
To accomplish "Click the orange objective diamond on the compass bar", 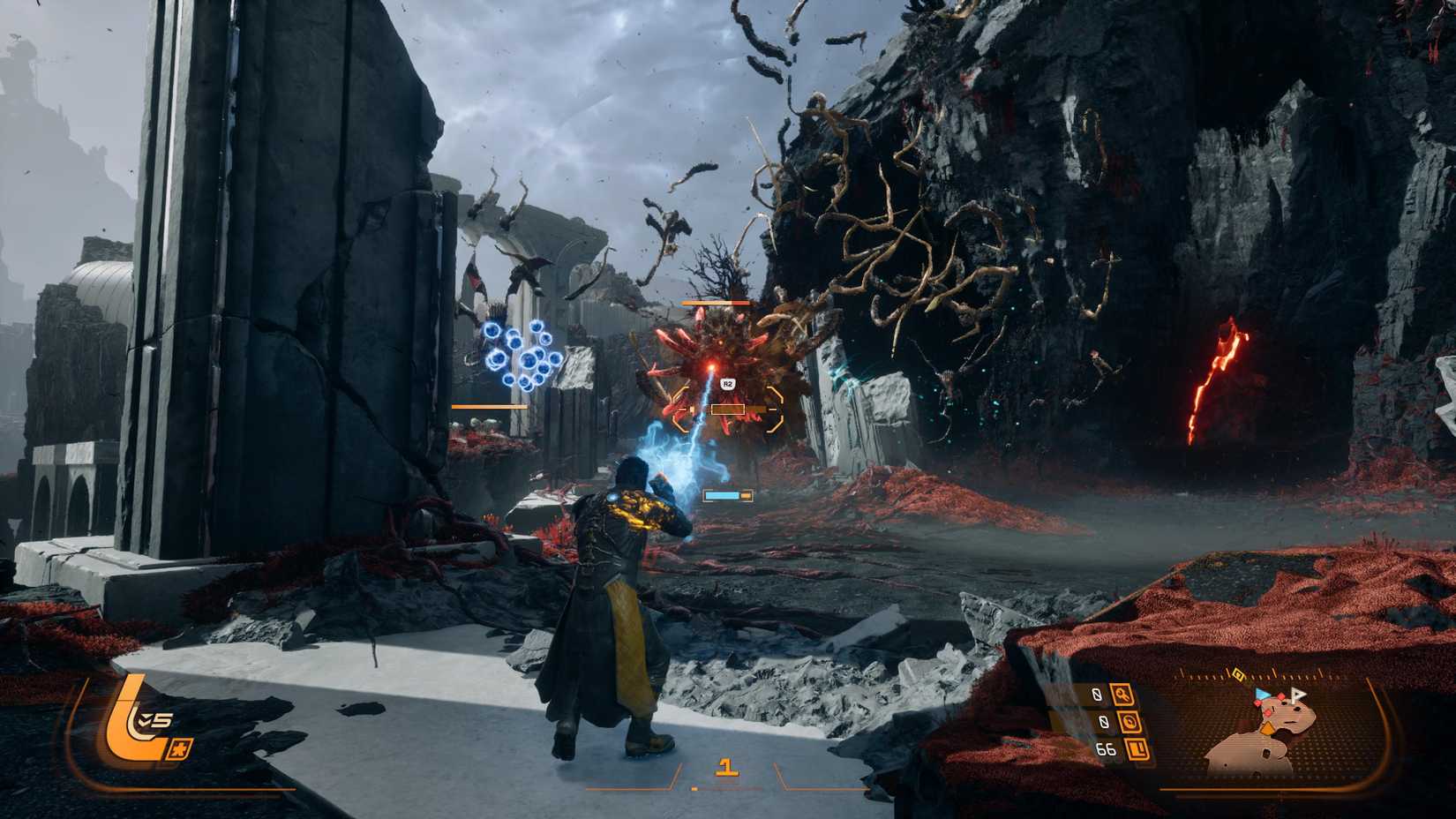I will click(x=1238, y=674).
